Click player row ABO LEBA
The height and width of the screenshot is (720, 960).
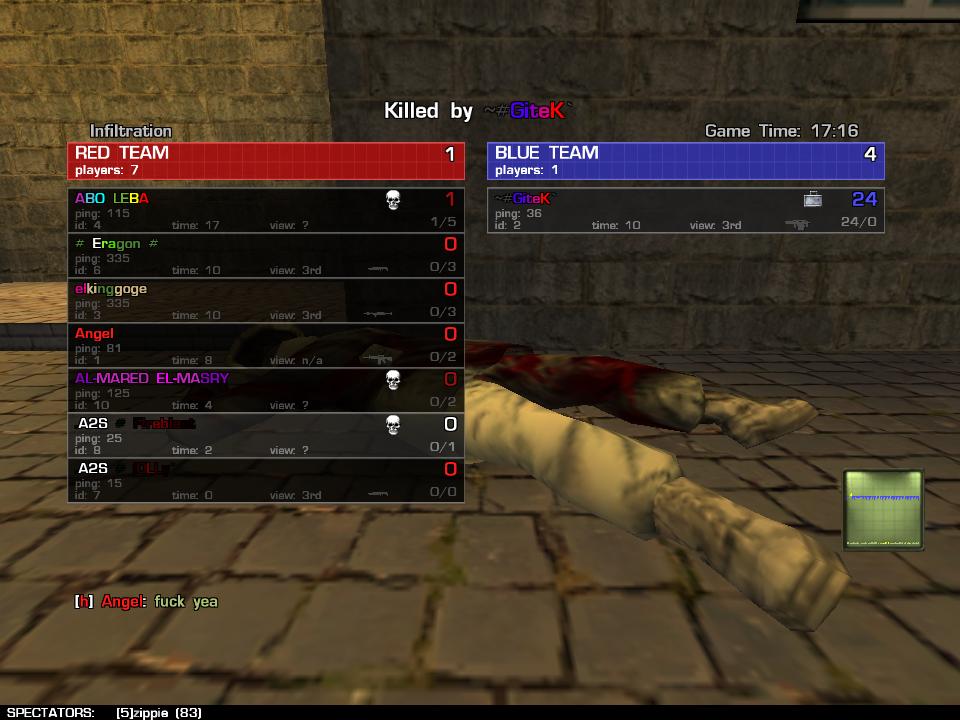pyautogui.click(x=266, y=210)
